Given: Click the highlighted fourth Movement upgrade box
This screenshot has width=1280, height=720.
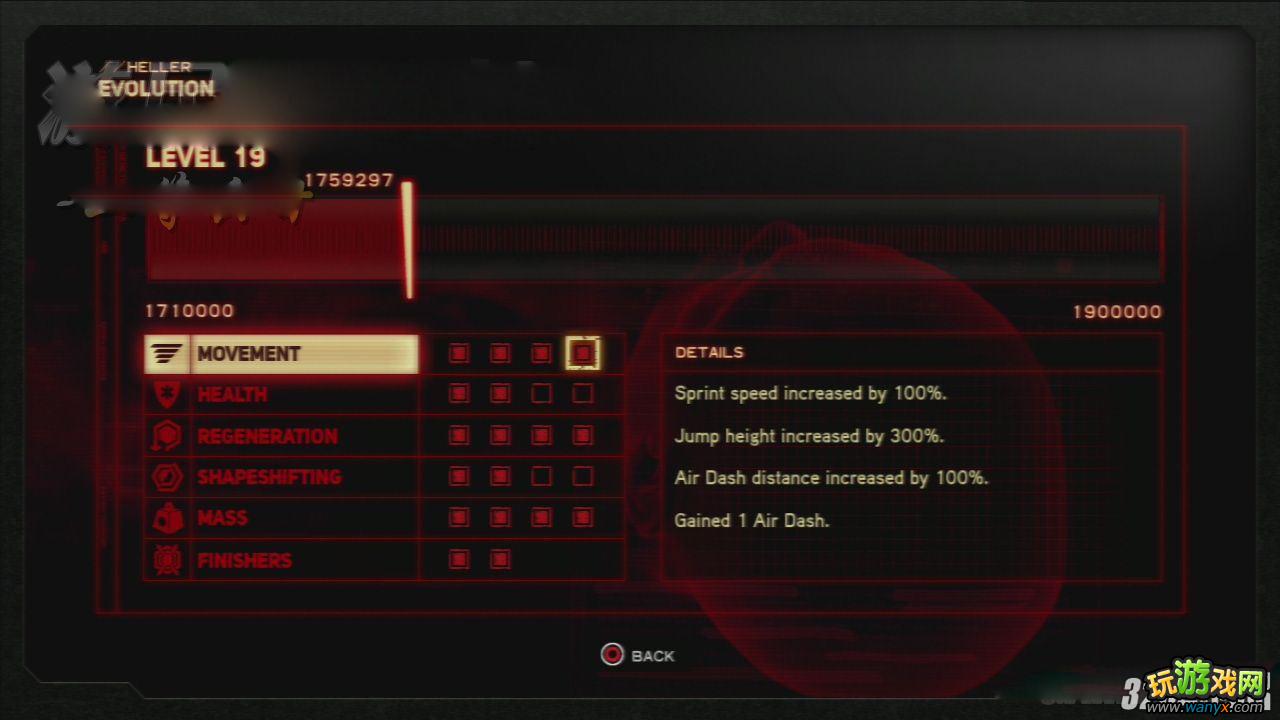Looking at the screenshot, I should click(582, 353).
